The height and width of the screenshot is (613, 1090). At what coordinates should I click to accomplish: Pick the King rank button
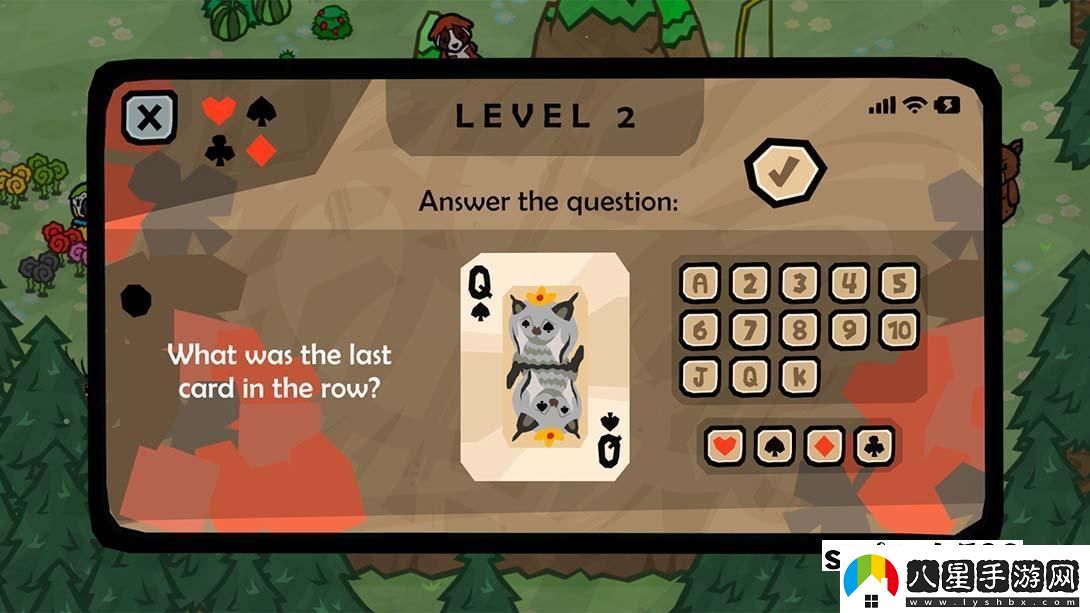(799, 376)
